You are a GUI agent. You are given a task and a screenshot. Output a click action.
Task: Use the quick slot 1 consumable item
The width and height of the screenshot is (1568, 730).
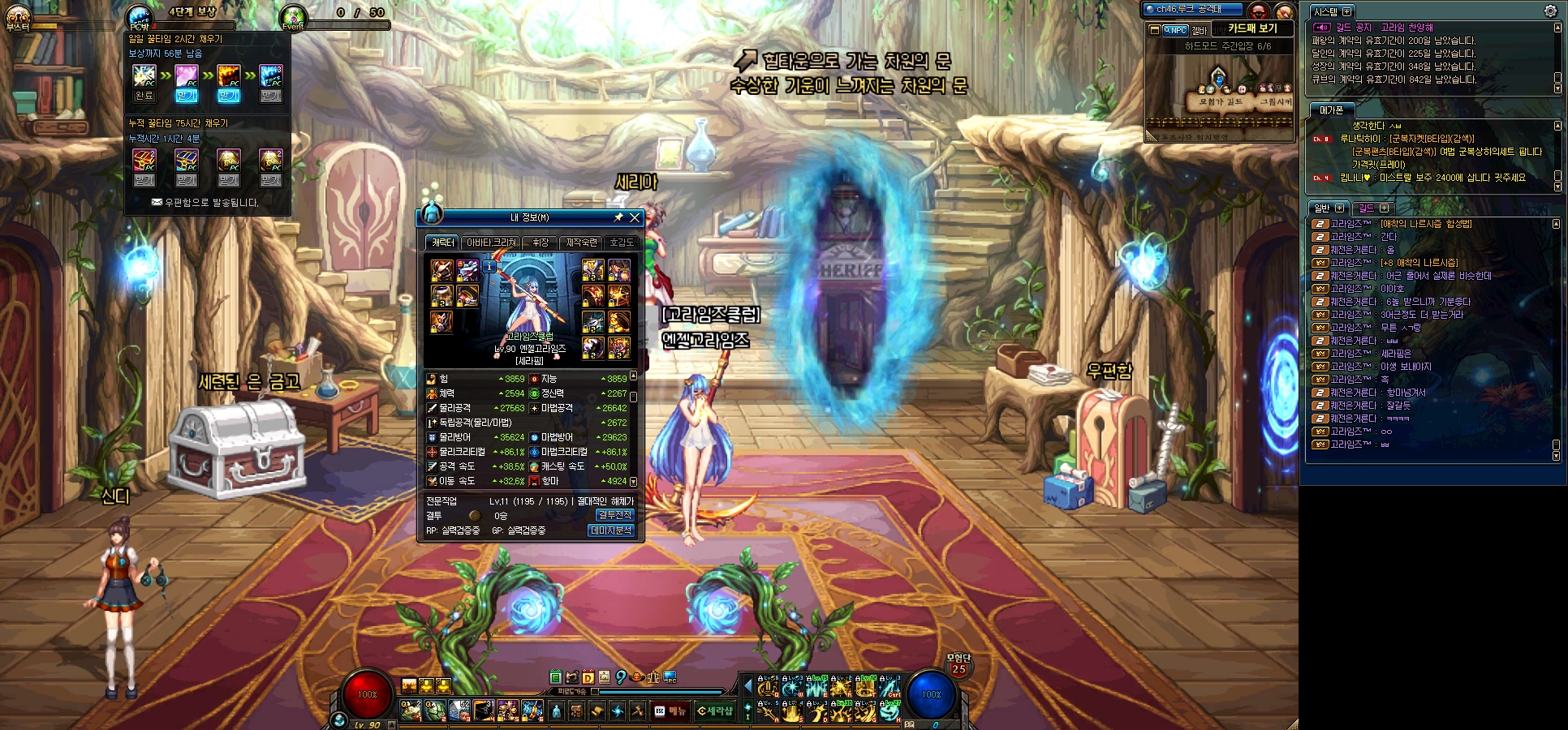pyautogui.click(x=411, y=711)
